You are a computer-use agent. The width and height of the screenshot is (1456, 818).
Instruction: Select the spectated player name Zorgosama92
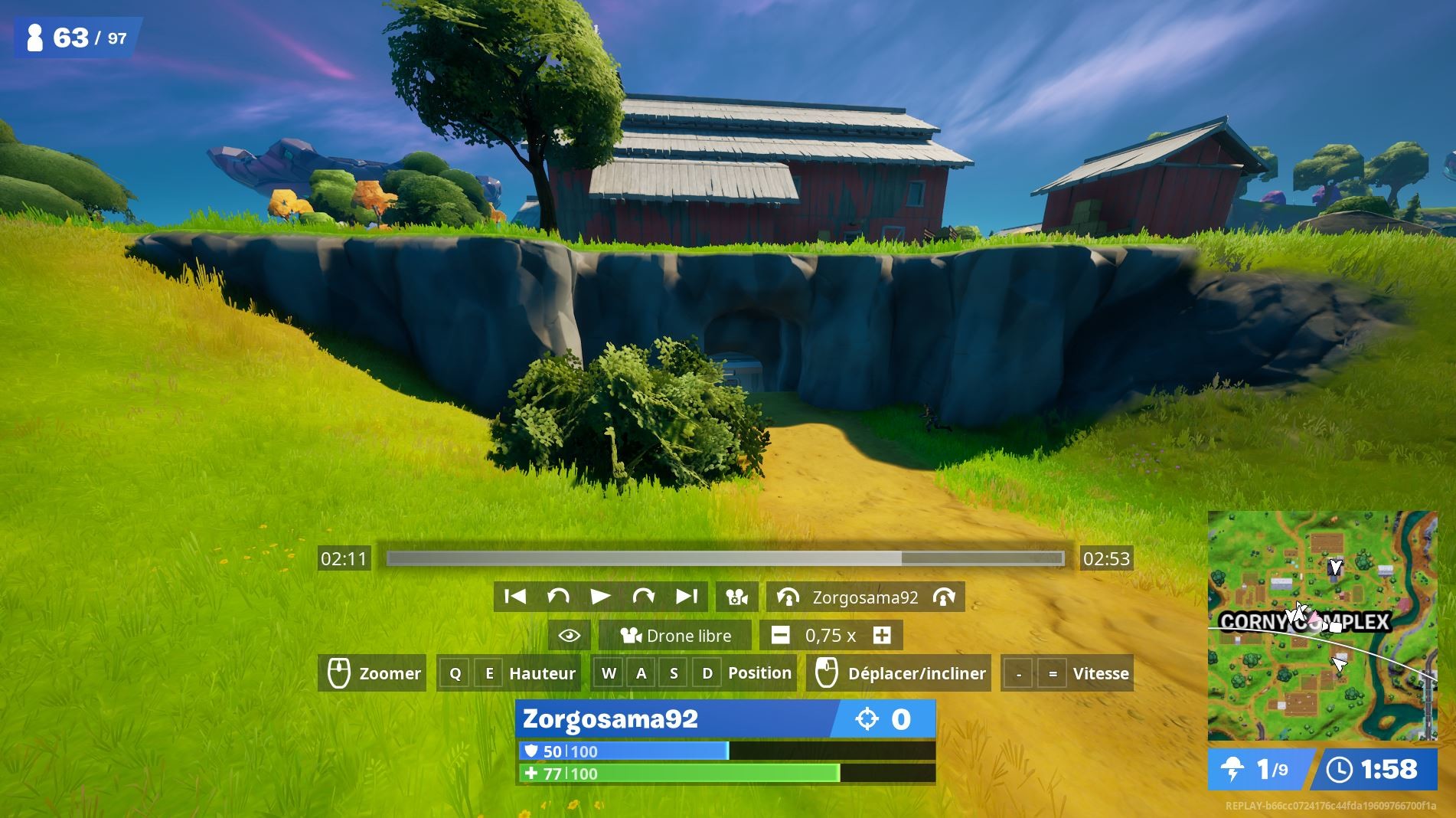(865, 597)
